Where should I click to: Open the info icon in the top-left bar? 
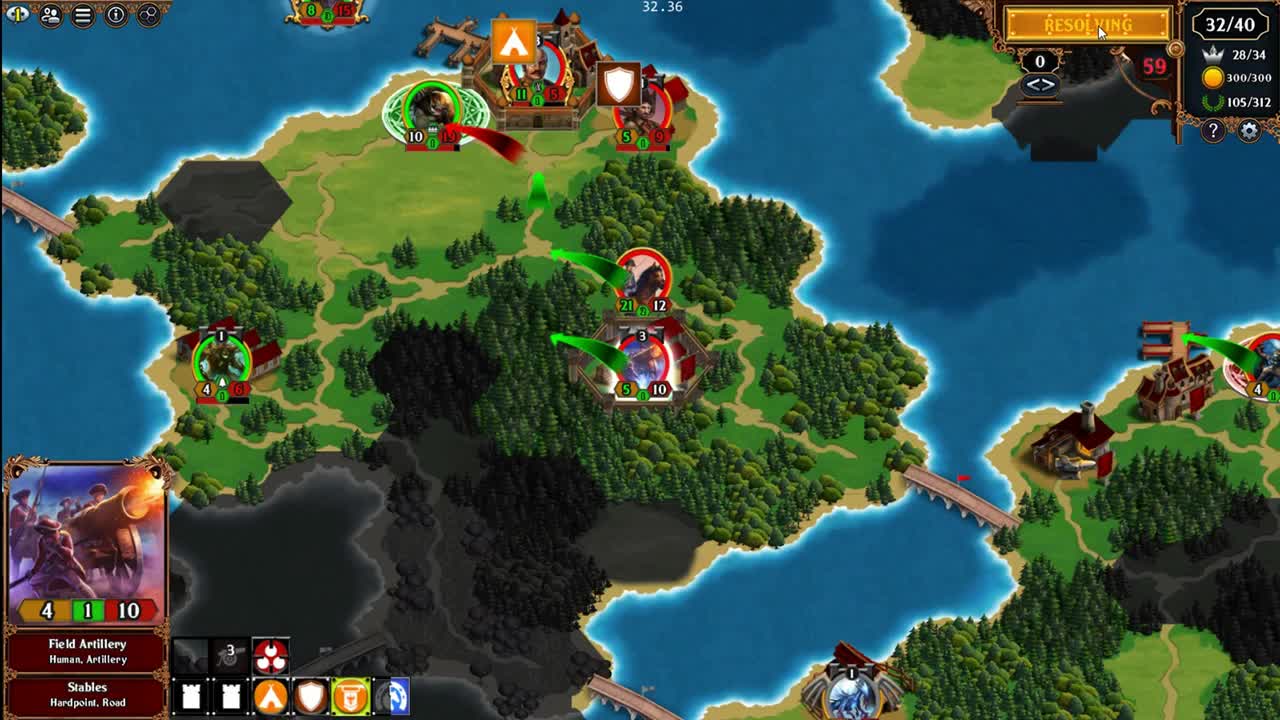116,14
